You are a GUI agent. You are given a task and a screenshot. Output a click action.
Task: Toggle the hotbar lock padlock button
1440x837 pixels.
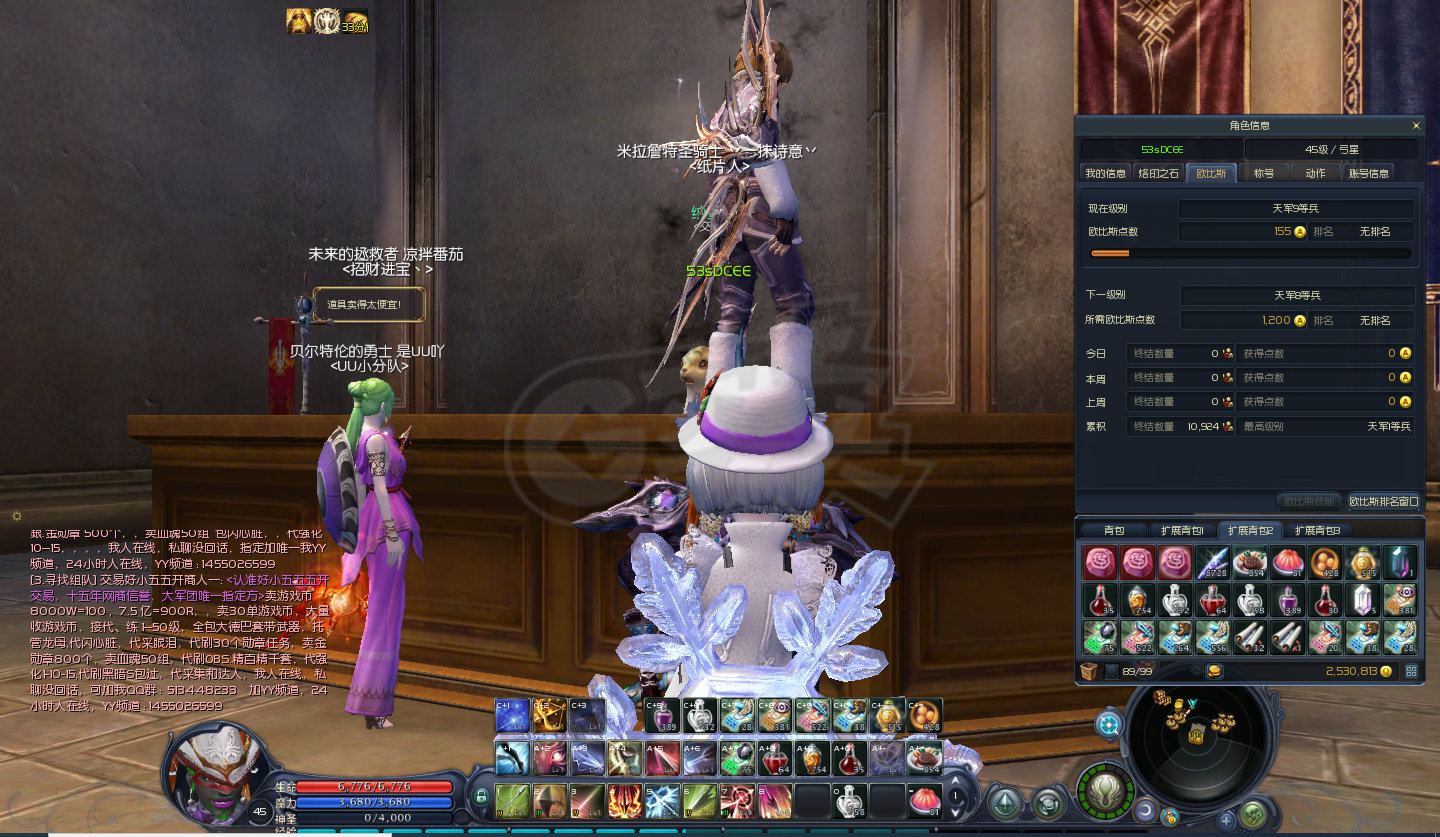click(x=481, y=797)
